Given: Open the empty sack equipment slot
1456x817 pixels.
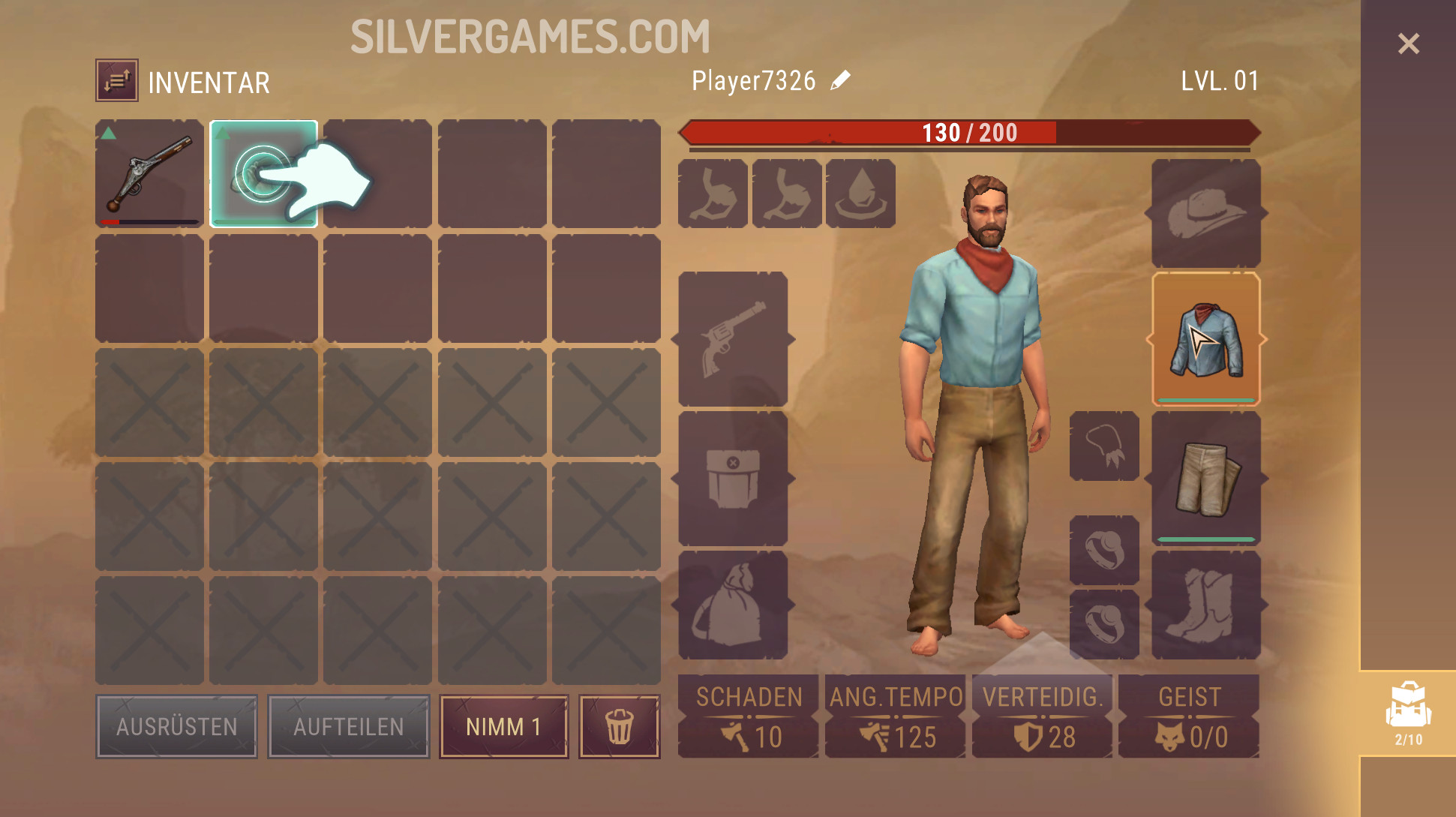Looking at the screenshot, I should (x=733, y=605).
